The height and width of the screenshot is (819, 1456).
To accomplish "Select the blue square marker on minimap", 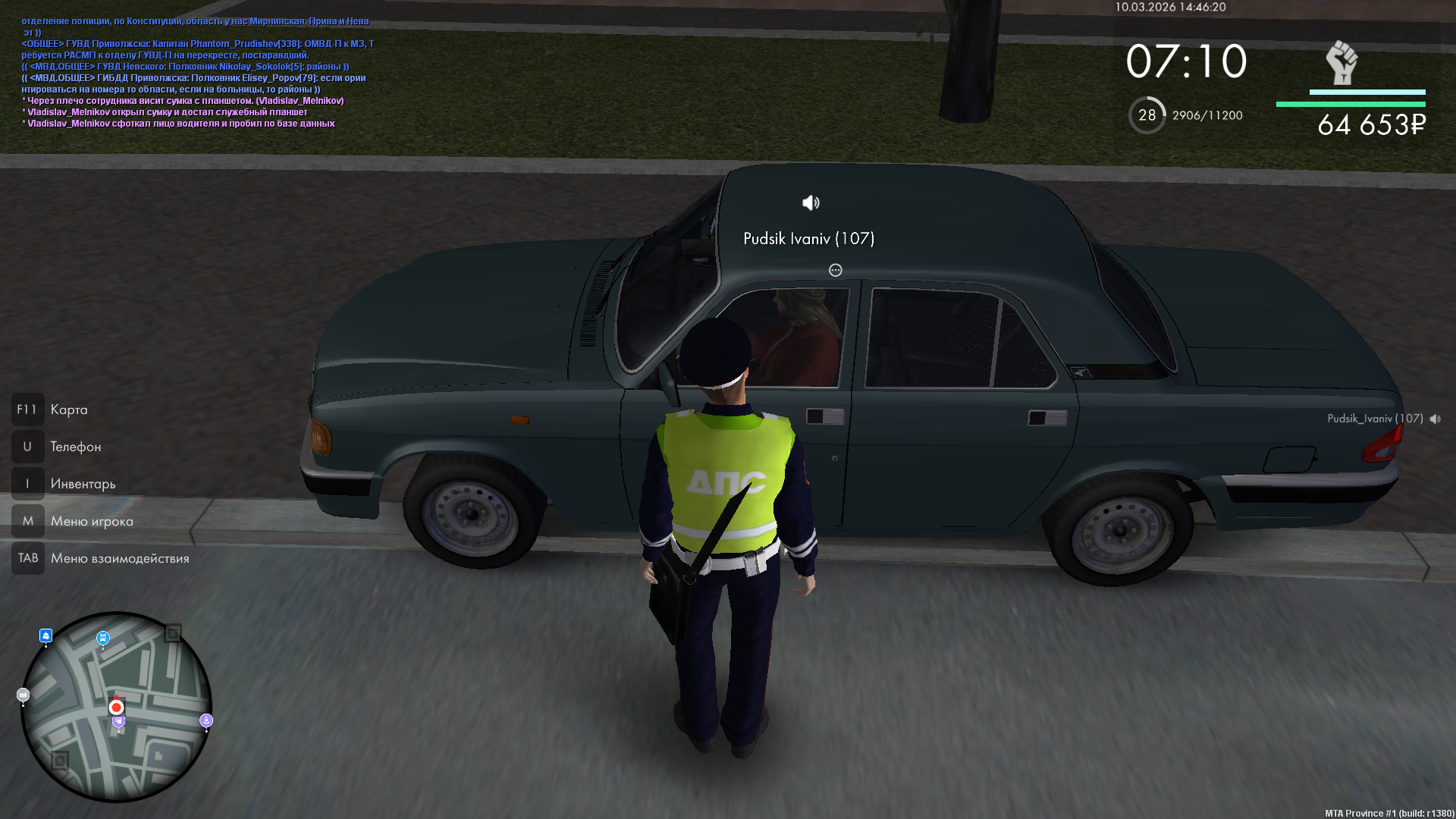I will coord(46,635).
